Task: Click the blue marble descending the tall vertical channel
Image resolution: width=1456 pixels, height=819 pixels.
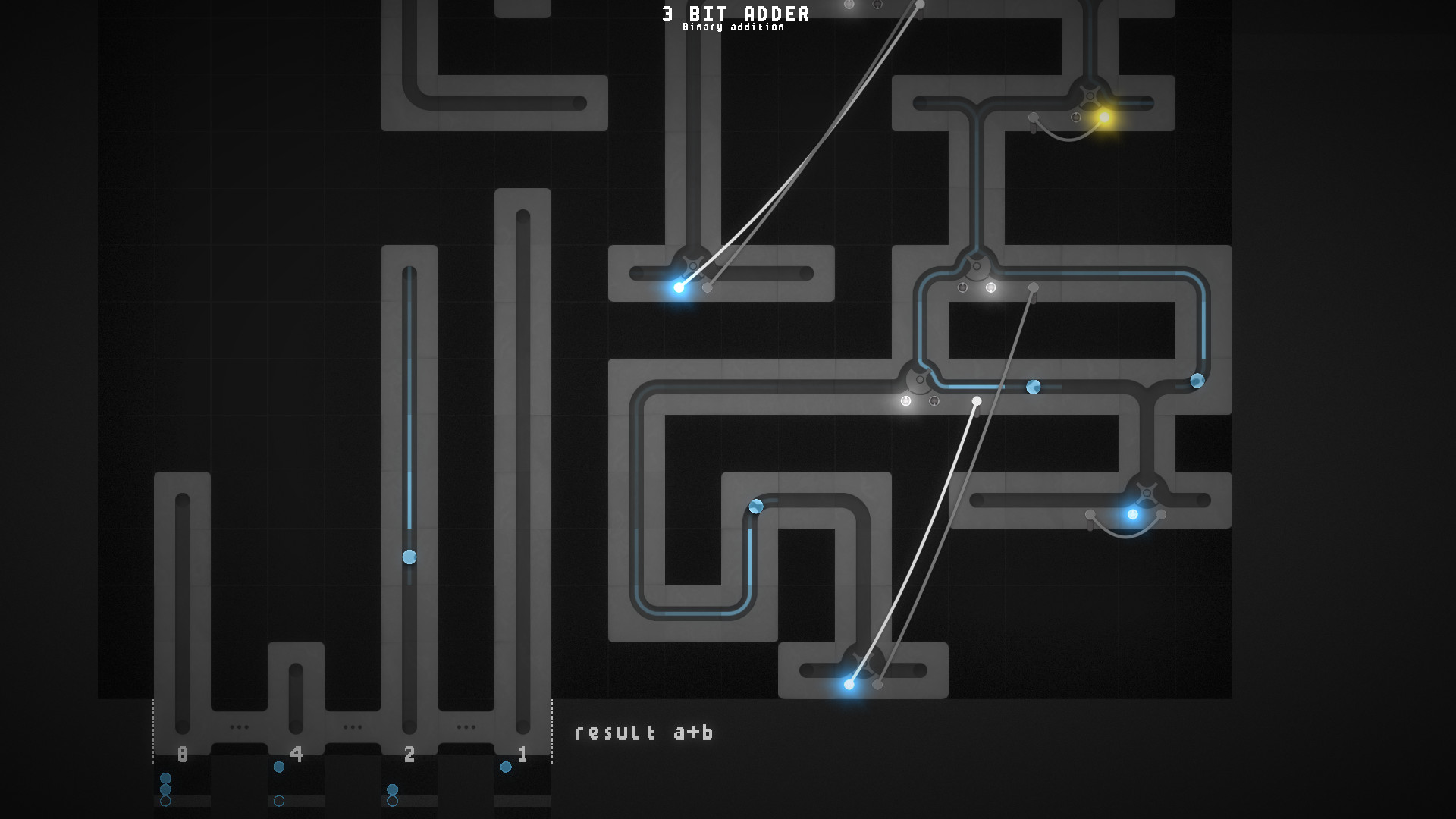Action: pos(409,556)
